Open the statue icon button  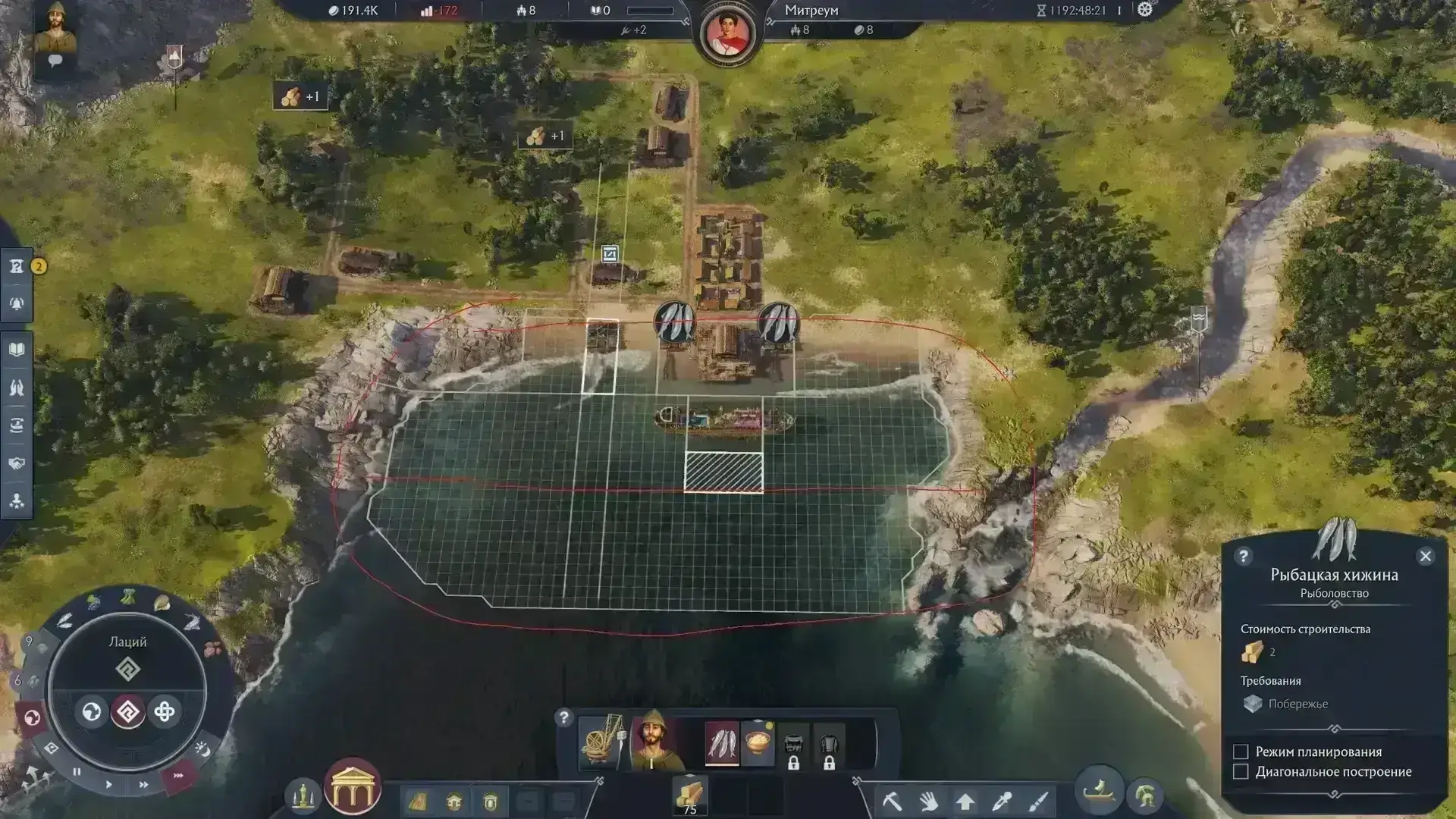pos(303,795)
